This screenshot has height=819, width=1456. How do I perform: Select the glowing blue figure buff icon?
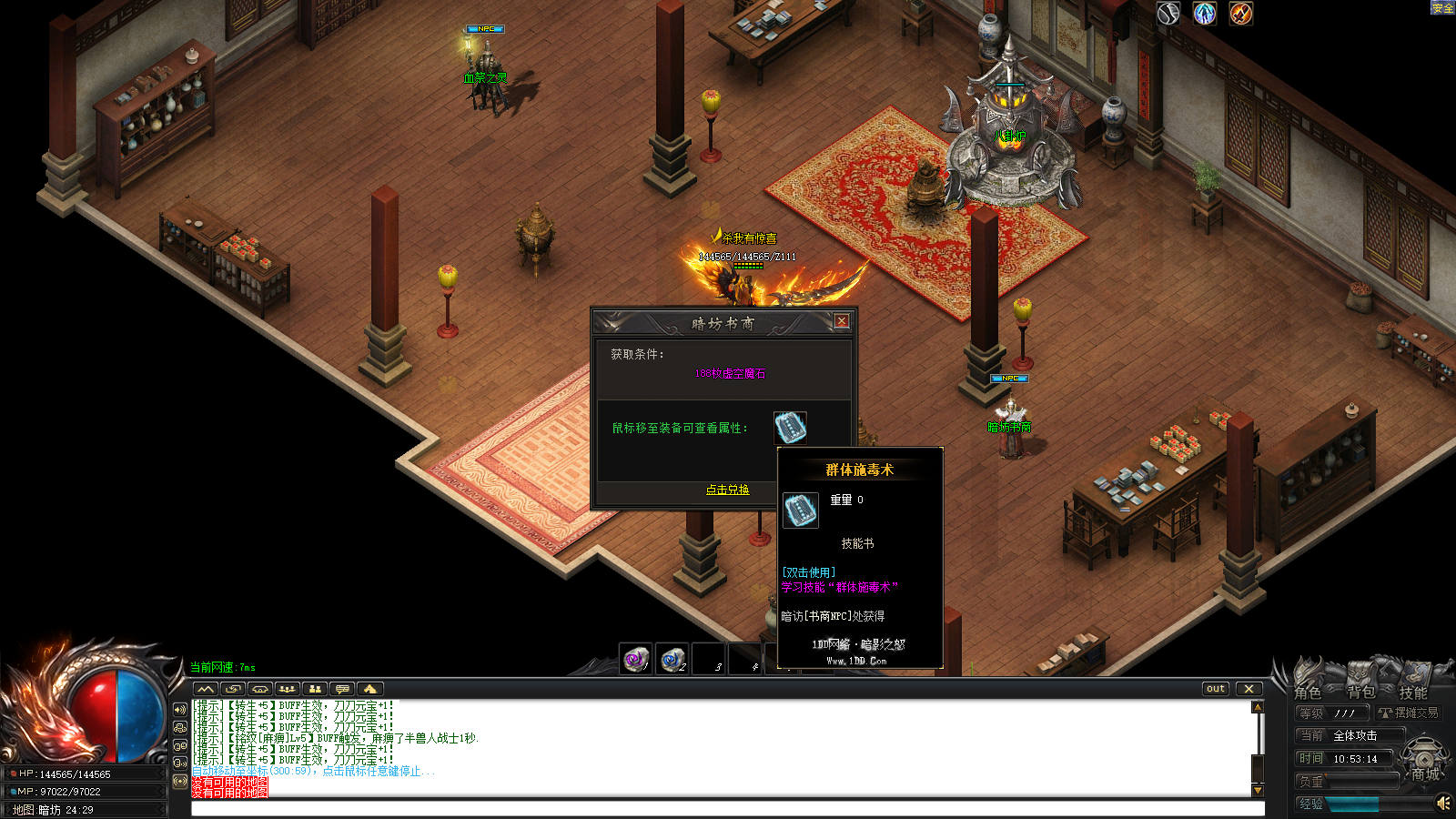pyautogui.click(x=1205, y=13)
